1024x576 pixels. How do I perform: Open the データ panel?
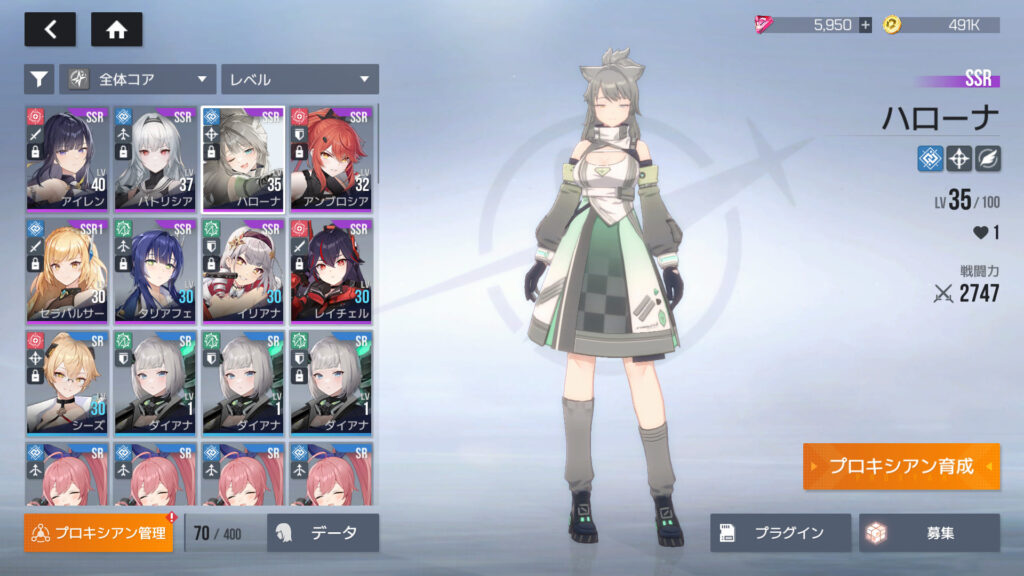[323, 533]
